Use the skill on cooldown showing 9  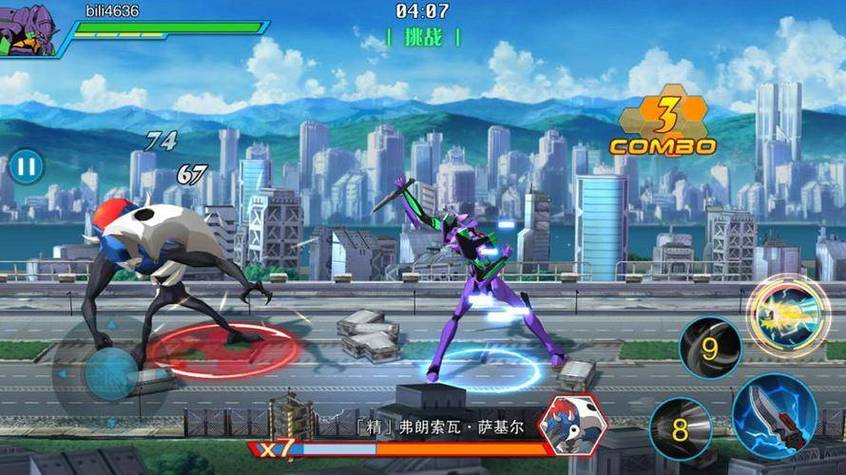(710, 349)
